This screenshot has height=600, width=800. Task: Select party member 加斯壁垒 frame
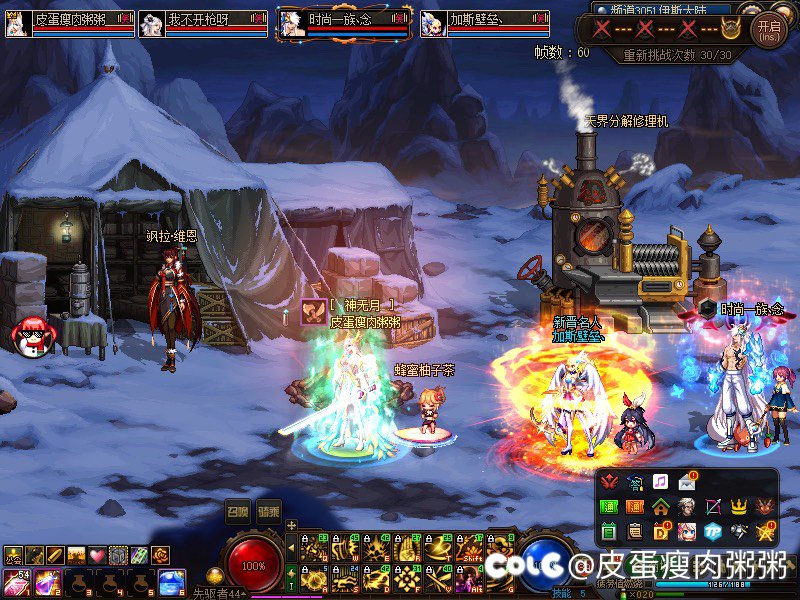[485, 23]
